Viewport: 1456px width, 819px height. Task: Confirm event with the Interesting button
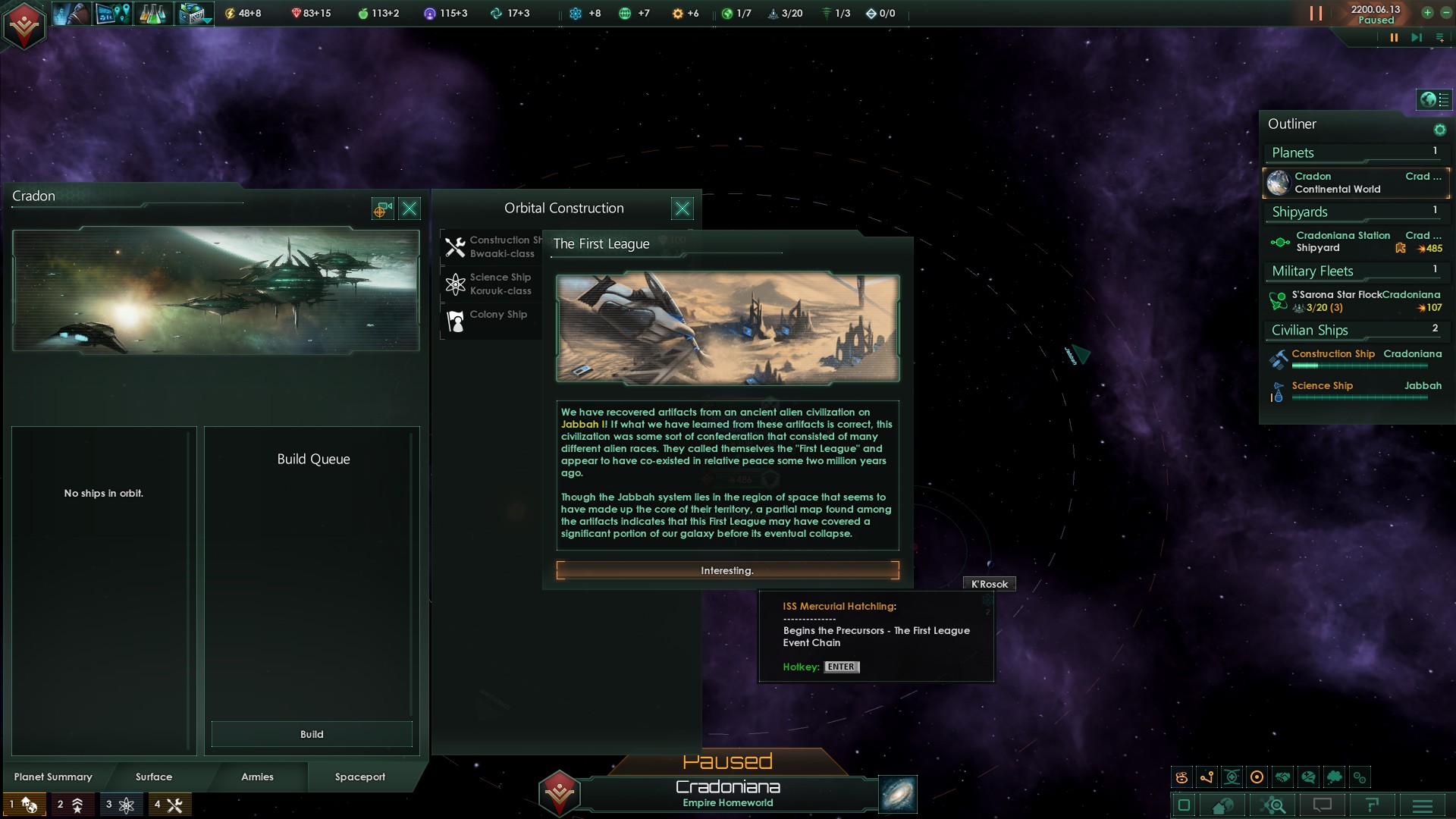coord(727,570)
